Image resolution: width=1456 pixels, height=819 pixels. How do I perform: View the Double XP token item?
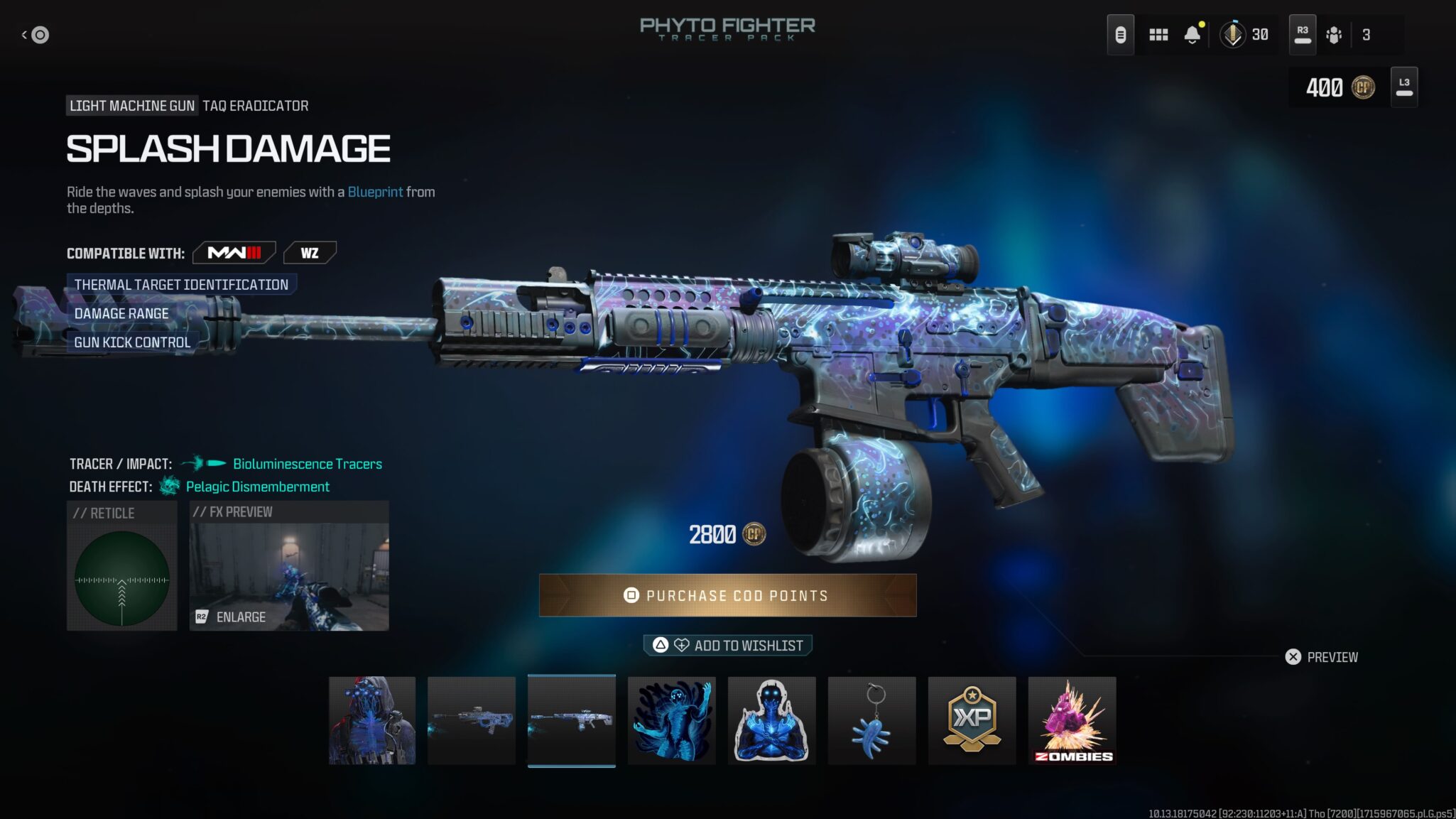click(x=972, y=720)
